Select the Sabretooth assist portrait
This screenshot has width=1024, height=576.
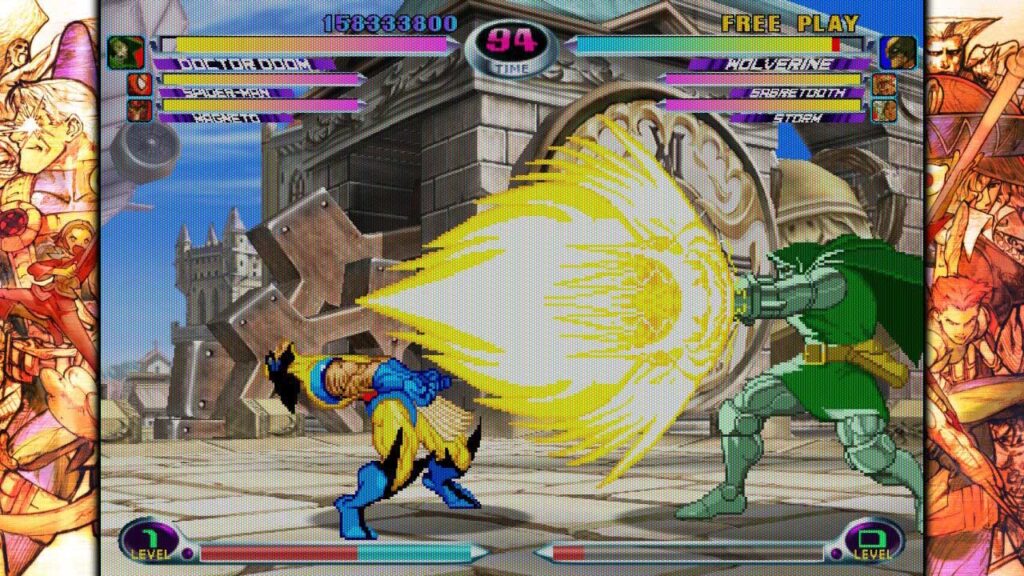884,84
